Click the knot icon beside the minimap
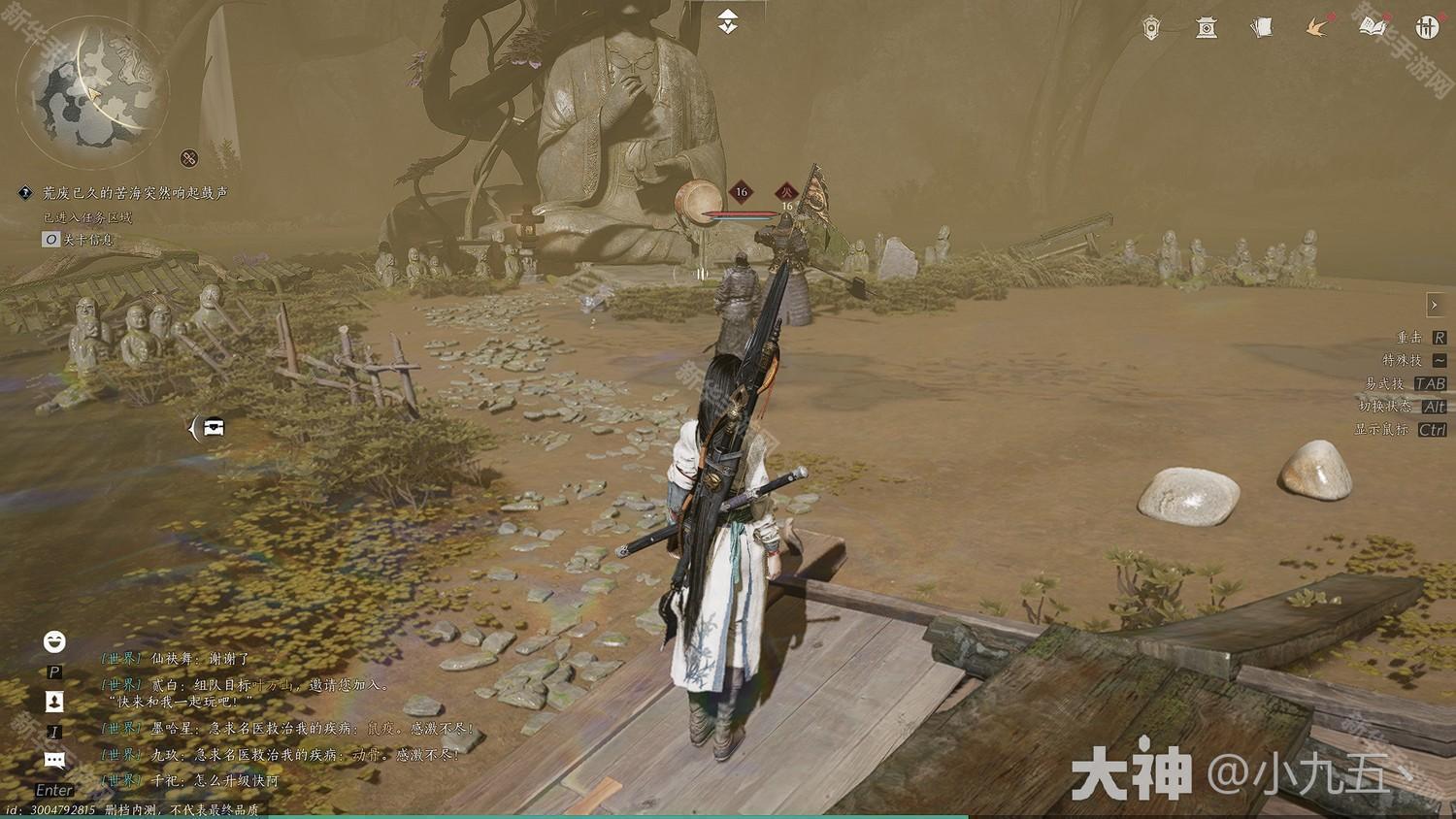This screenshot has height=819, width=1456. click(189, 158)
